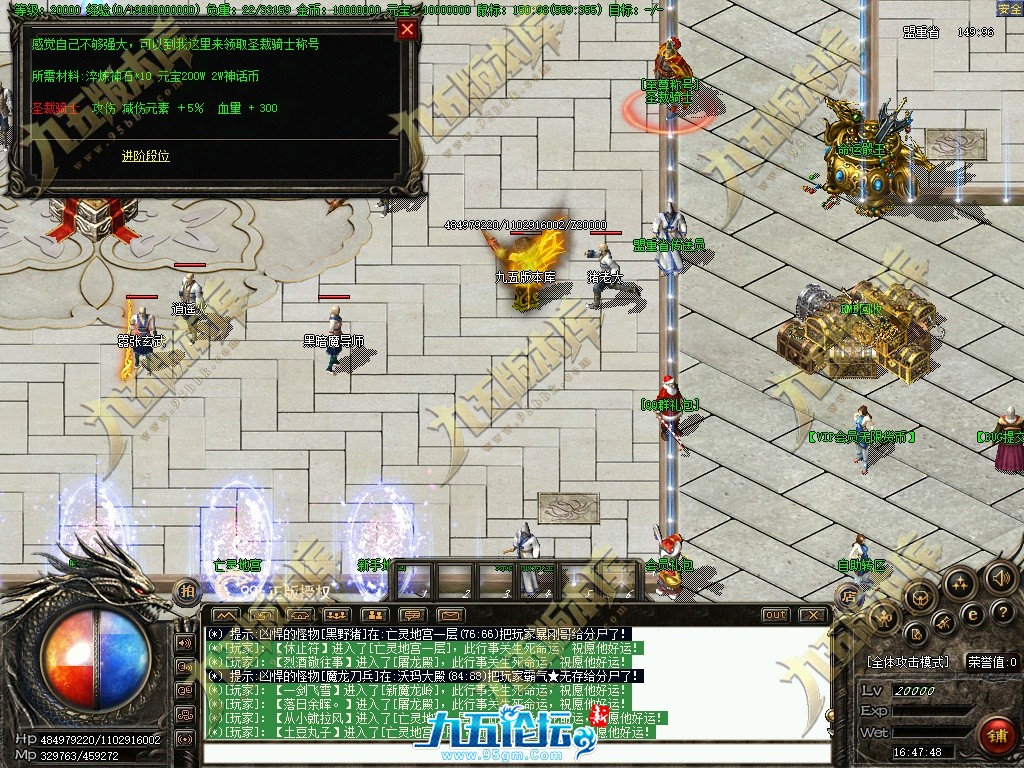Open the speech bubble chat button

pyautogui.click(x=412, y=614)
